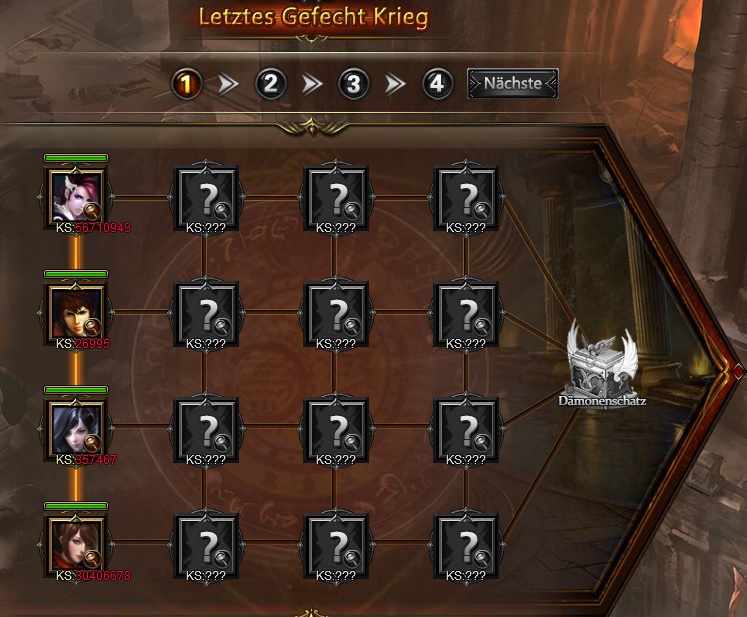Select opponent with KS 26995
Screen dimensions: 747x617
pos(76,311)
